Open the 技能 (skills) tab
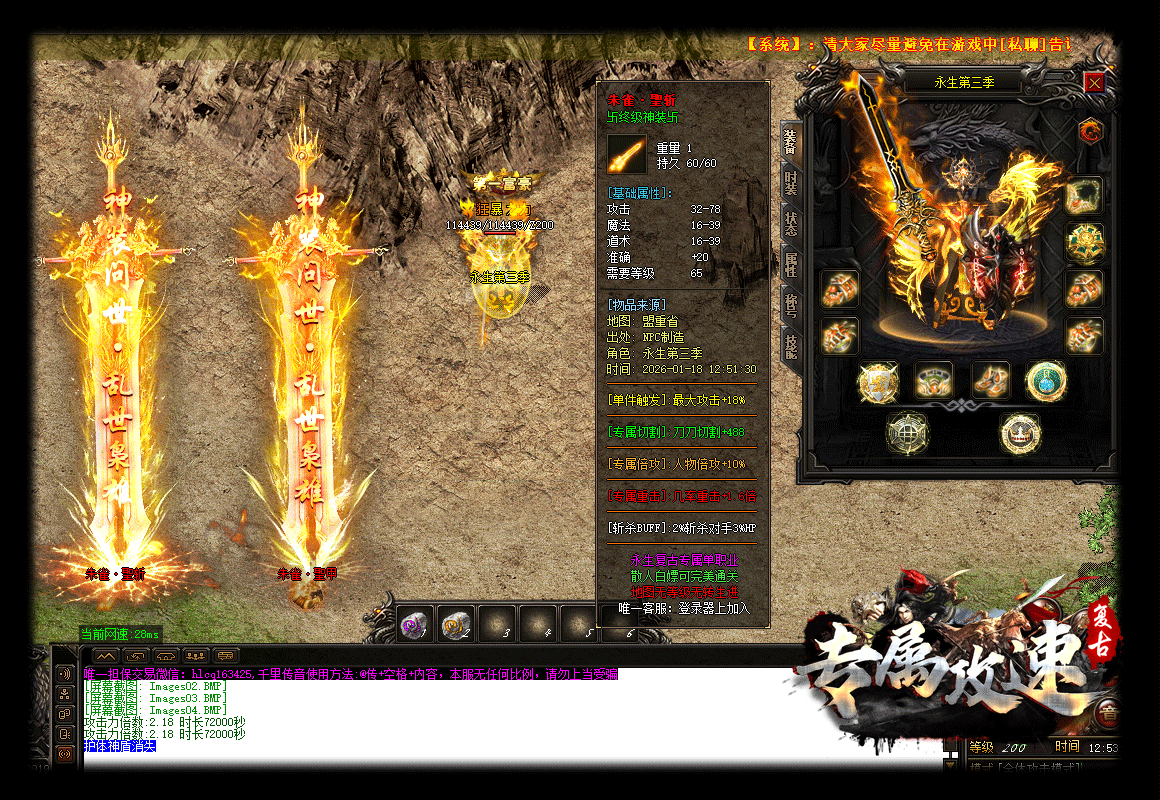The width and height of the screenshot is (1160, 800). coord(790,346)
